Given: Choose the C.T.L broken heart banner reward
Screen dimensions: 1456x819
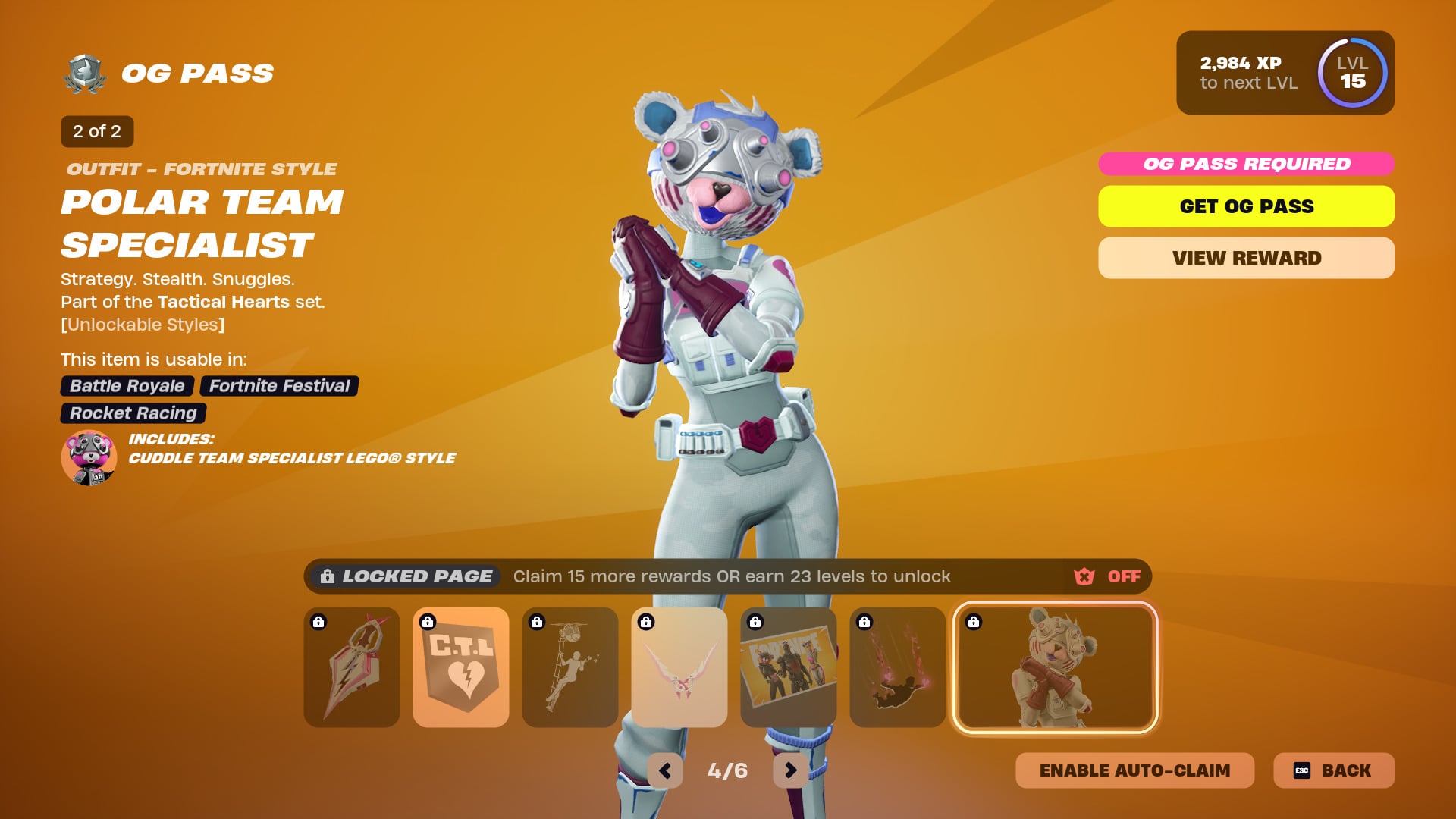Looking at the screenshot, I should point(461,667).
